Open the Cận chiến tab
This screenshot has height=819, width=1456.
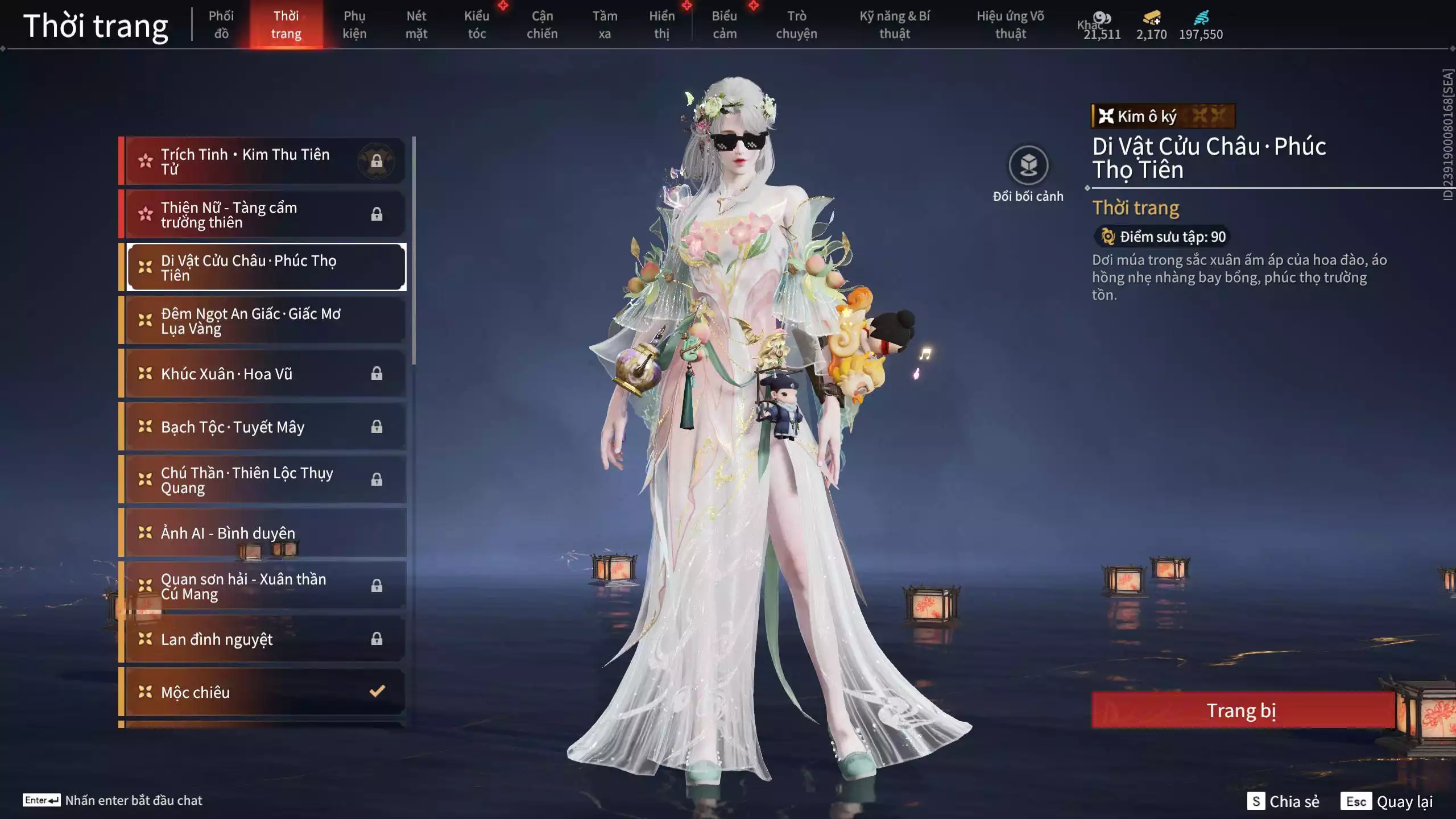tap(541, 24)
